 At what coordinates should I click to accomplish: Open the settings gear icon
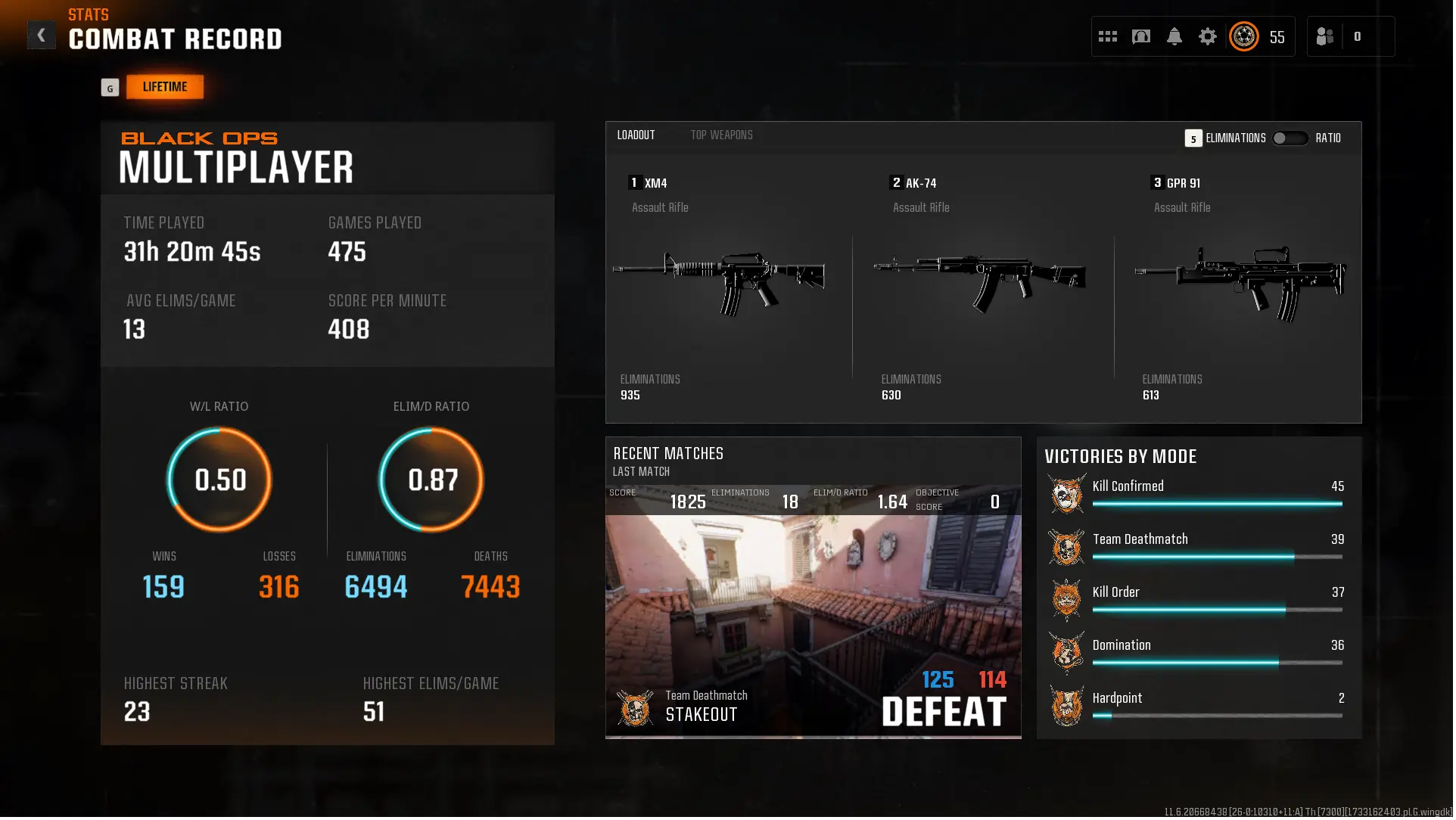(x=1208, y=36)
